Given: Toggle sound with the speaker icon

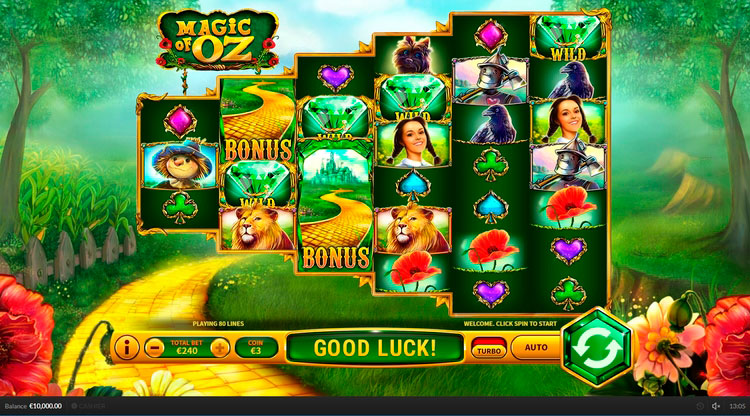Looking at the screenshot, I should click(715, 406).
